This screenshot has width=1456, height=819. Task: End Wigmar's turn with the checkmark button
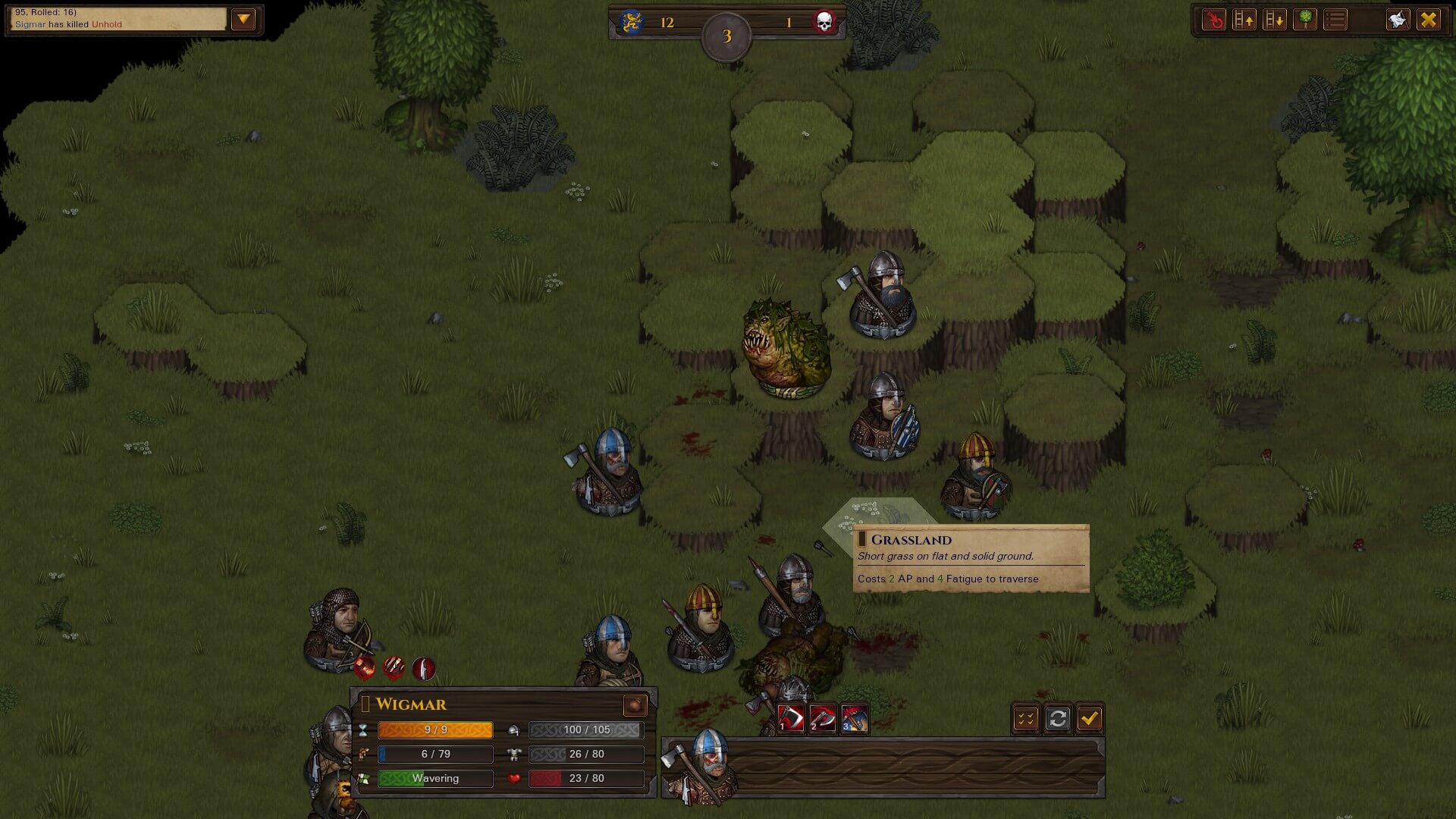1090,718
